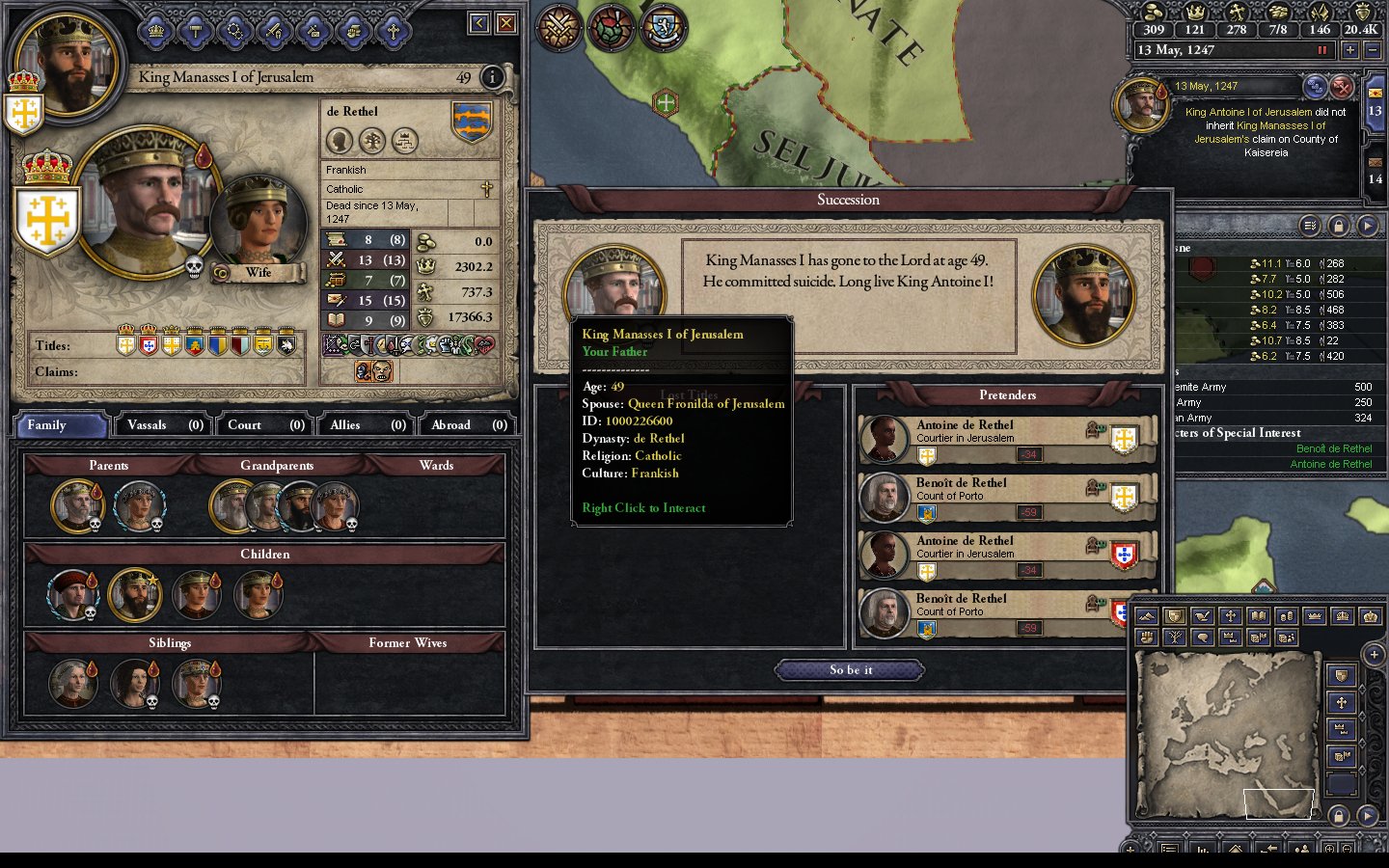Viewport: 1389px width, 868px height.
Task: Open character info with the i button
Action: pyautogui.click(x=492, y=77)
